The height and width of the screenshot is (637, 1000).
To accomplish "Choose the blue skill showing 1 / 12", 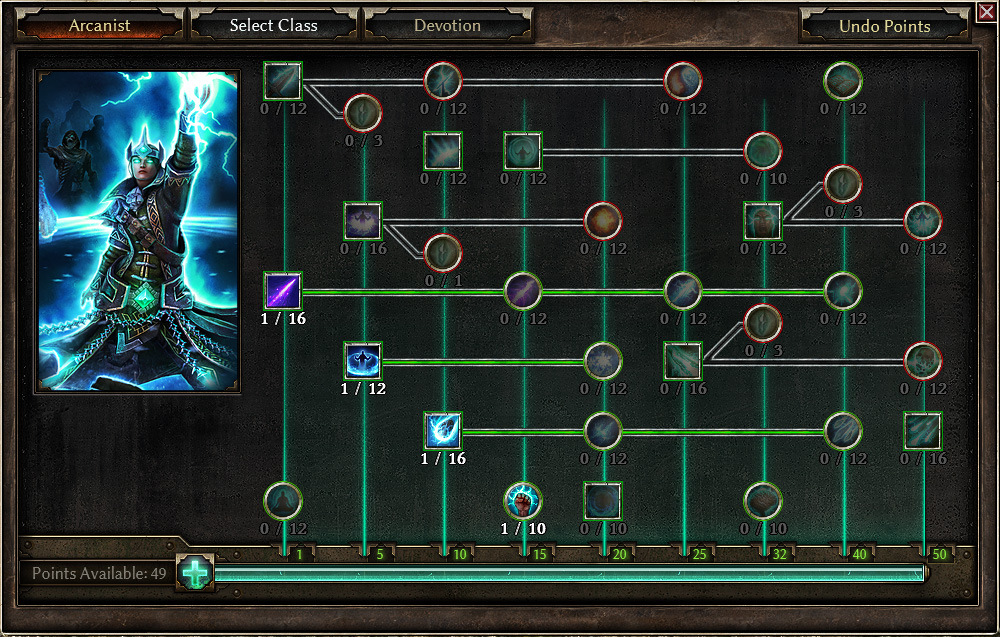I will click(362, 361).
